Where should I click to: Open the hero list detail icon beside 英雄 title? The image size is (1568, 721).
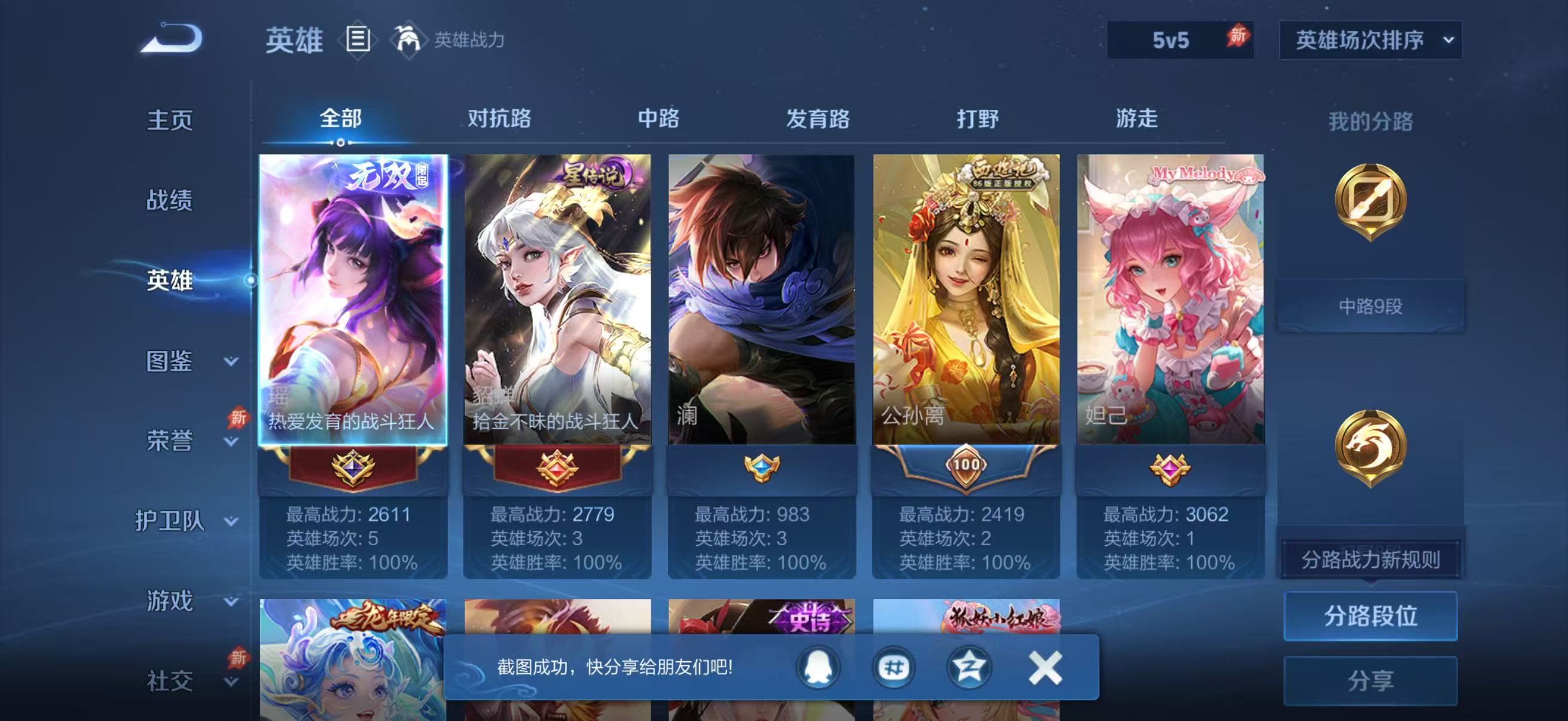tap(357, 40)
